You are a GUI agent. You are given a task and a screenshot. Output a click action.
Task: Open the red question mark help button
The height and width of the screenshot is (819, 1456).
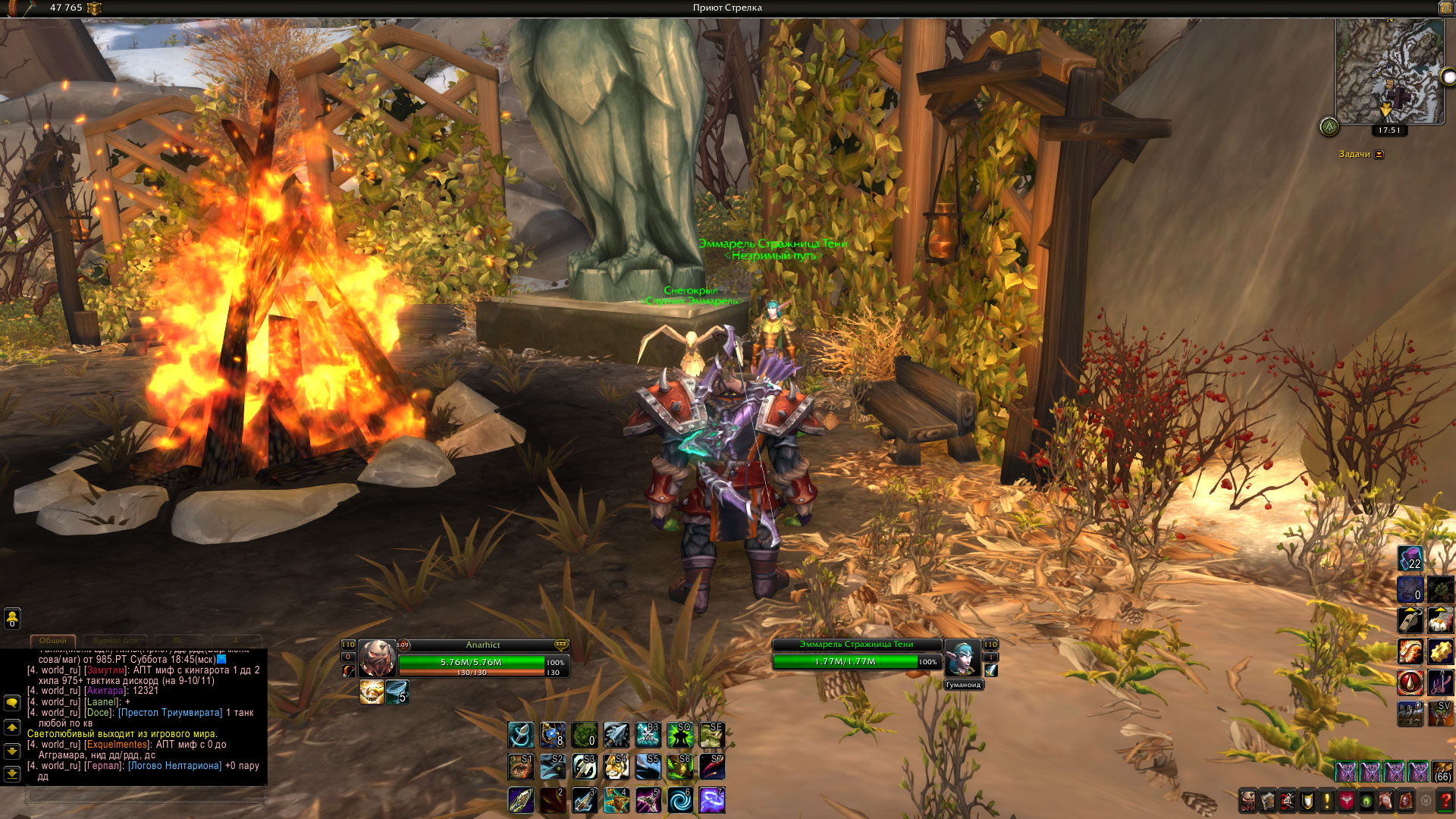coord(1445,801)
